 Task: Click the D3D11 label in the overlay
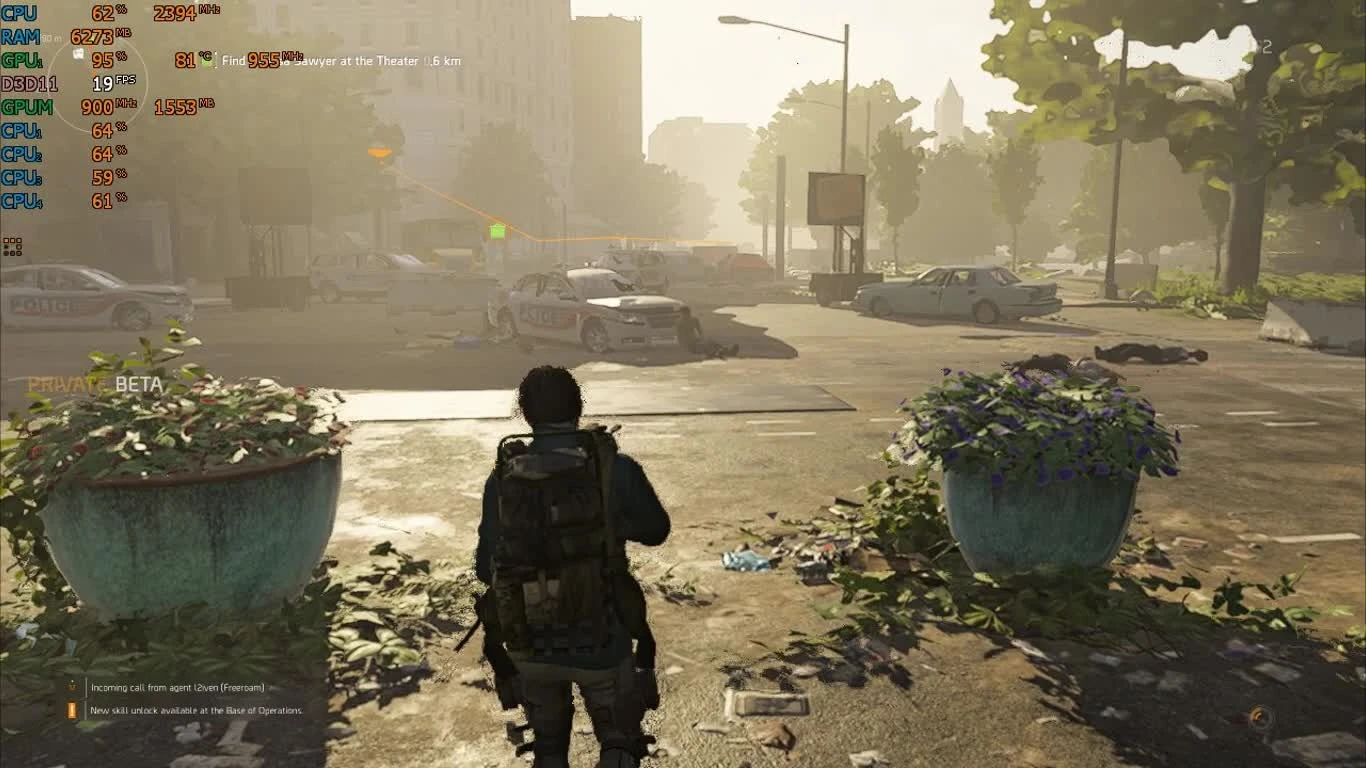(x=29, y=82)
